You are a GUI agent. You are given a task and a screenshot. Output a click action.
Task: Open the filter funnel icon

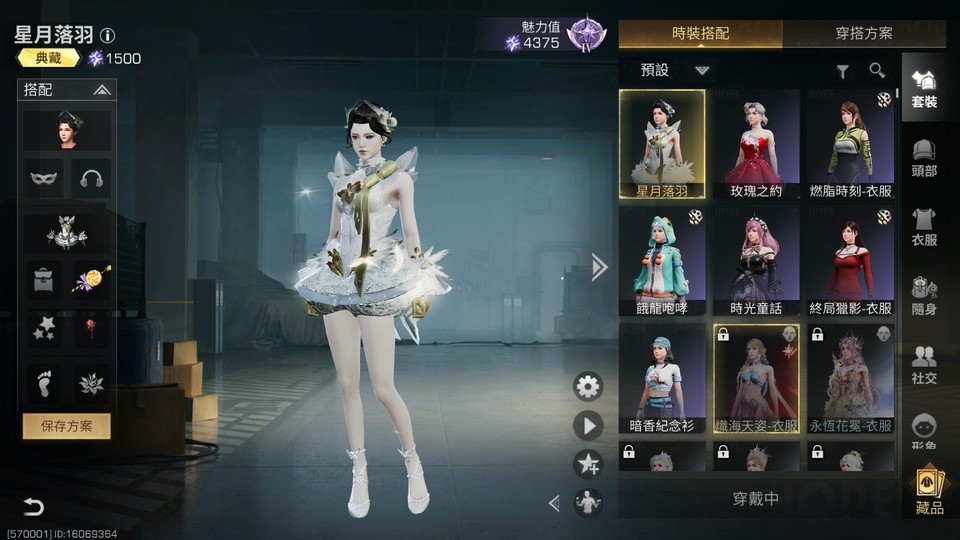[843, 71]
